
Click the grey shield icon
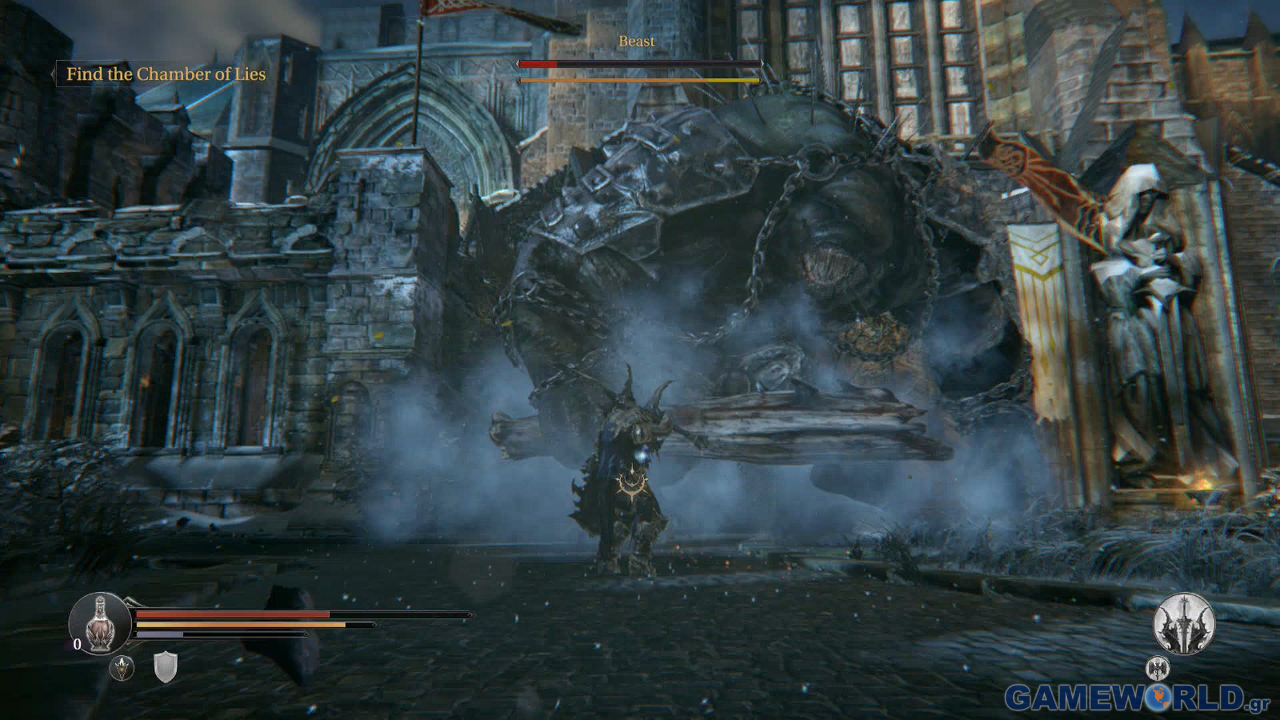pyautogui.click(x=165, y=667)
